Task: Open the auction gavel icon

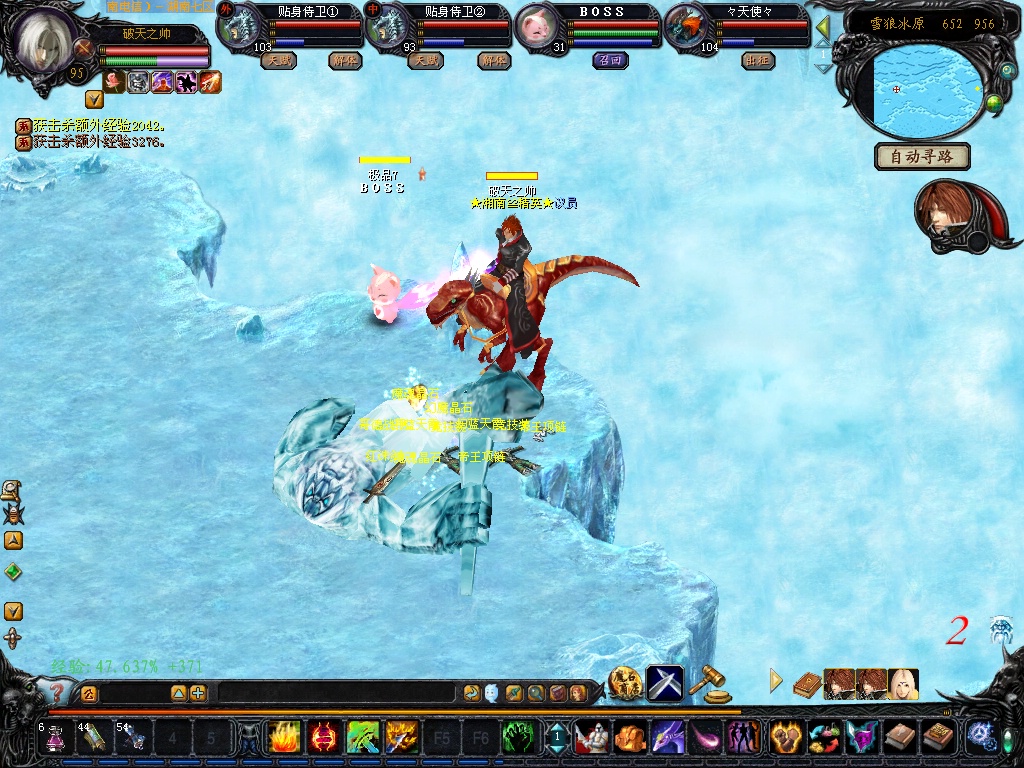Action: click(x=711, y=682)
